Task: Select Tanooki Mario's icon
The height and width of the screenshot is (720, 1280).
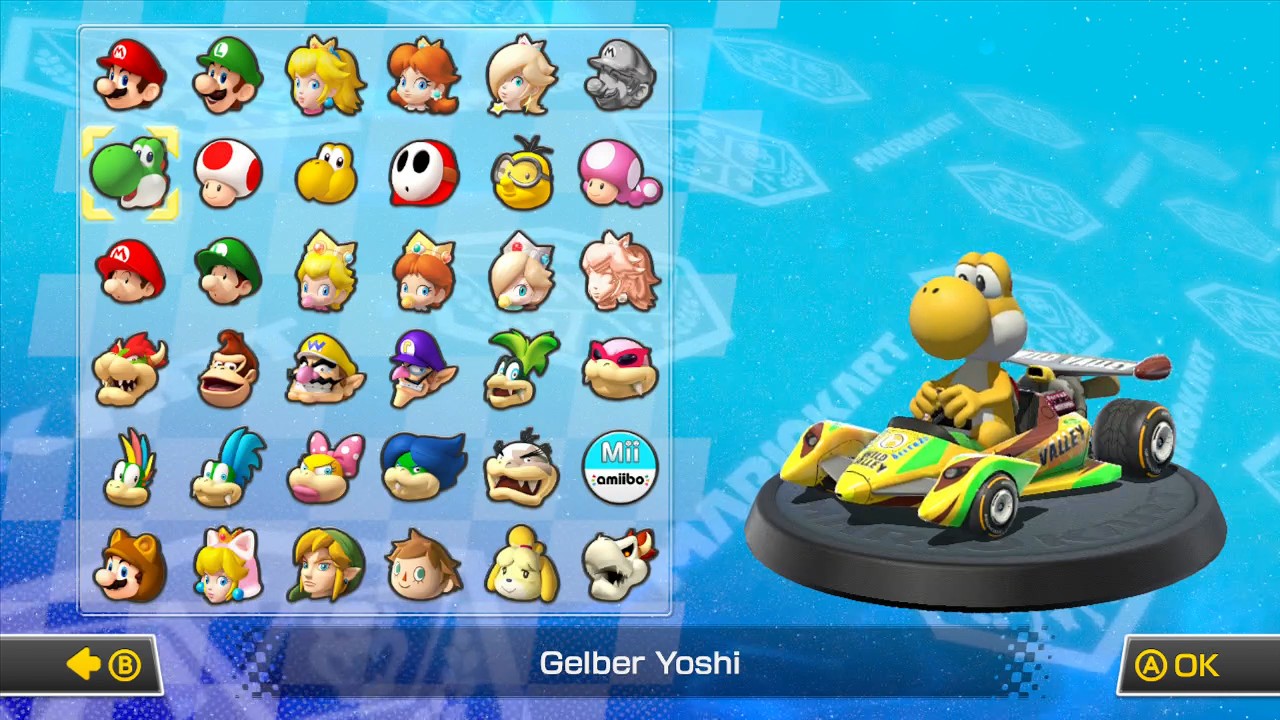Action: tap(128, 563)
